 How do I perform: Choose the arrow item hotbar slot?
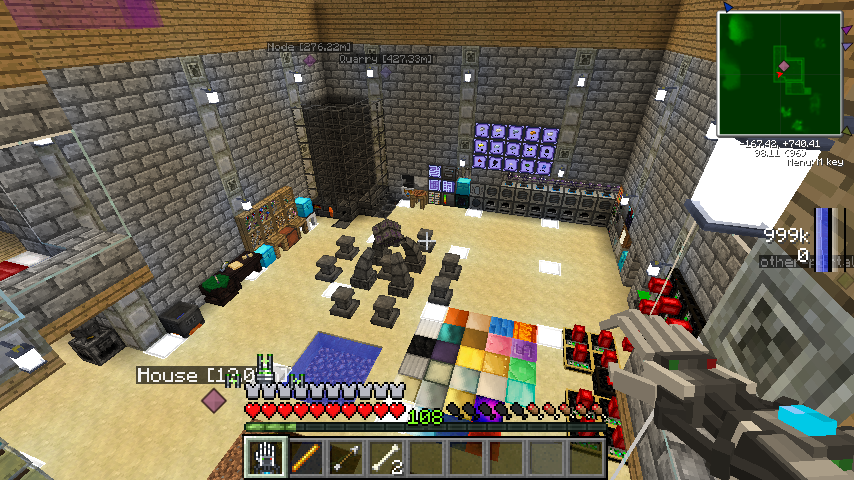345,458
